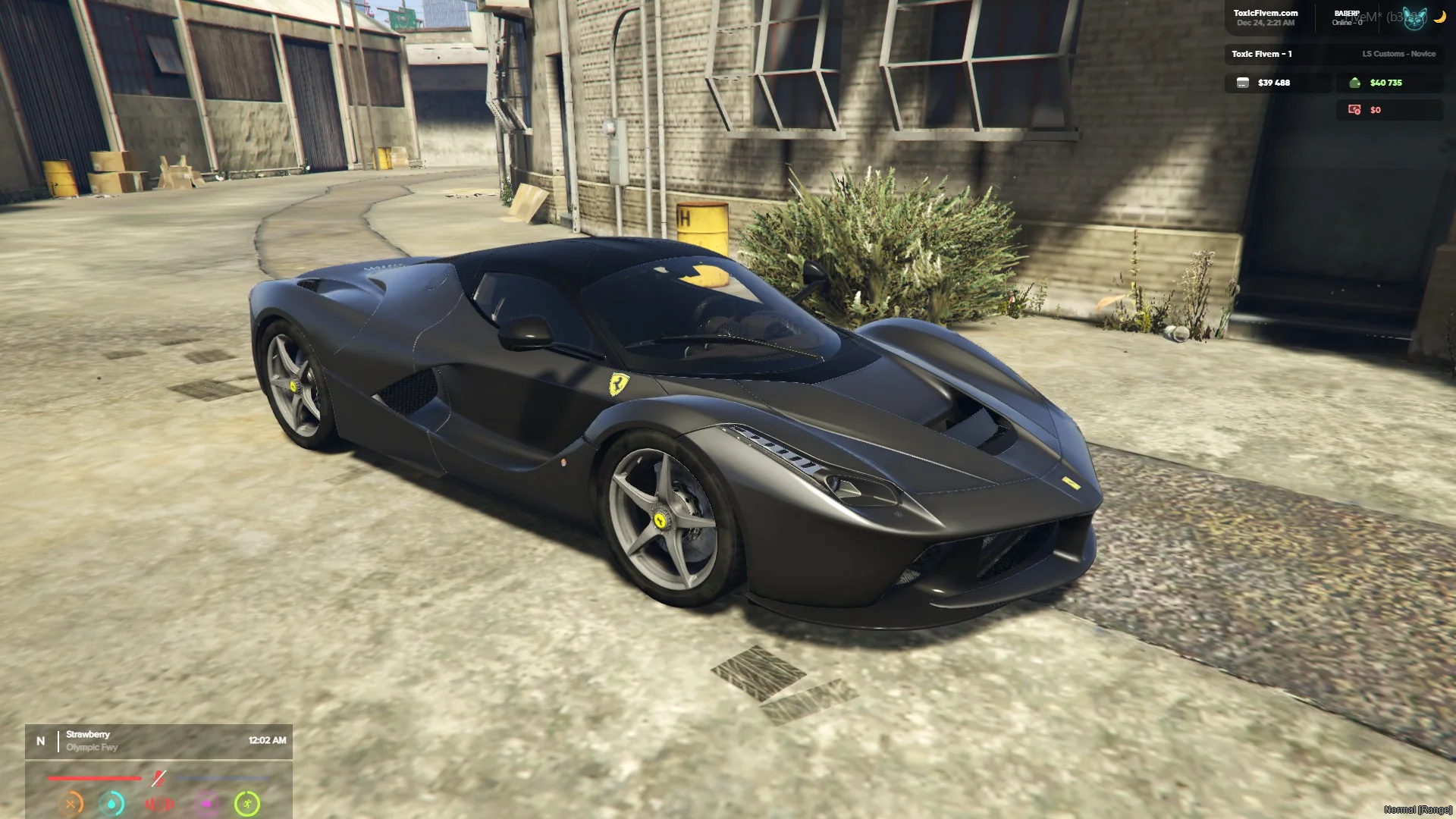This screenshot has width=1456, height=819.
Task: Click the orange hunger status icon
Action: [x=71, y=803]
